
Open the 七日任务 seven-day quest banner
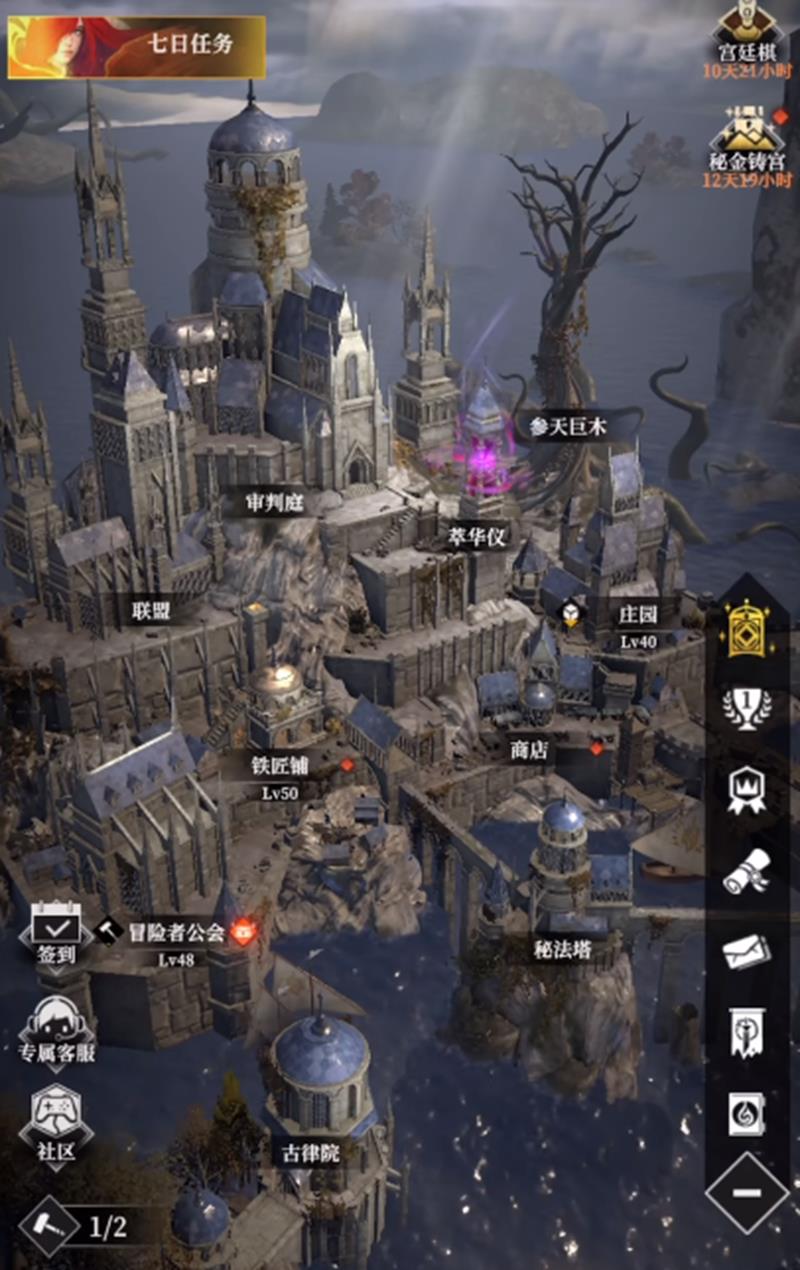pyautogui.click(x=137, y=46)
